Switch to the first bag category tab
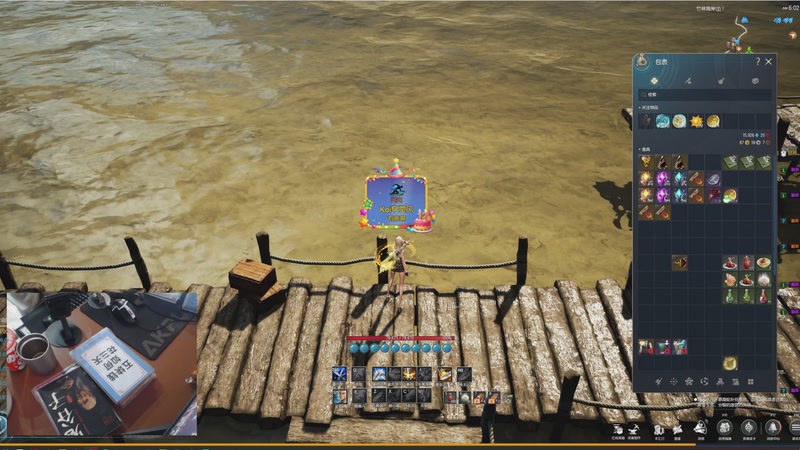Image resolution: width=800 pixels, height=450 pixels. 654,80
